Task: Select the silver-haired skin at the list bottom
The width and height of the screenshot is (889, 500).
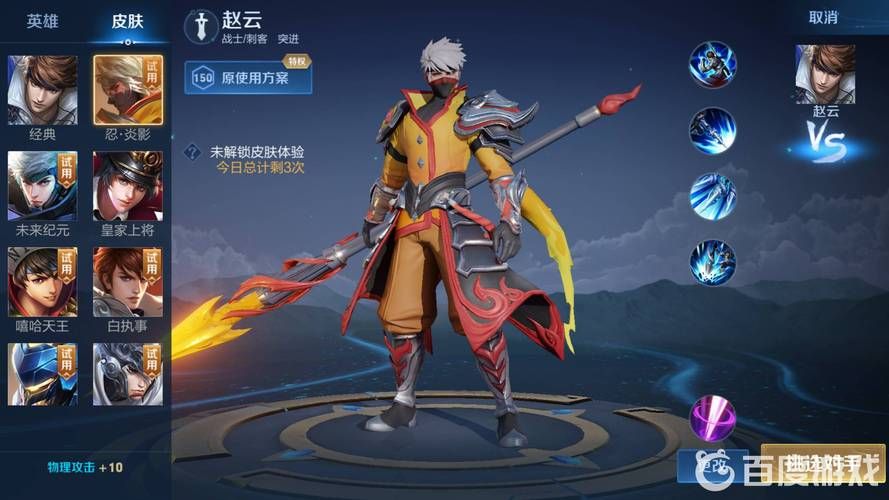Action: tap(128, 373)
